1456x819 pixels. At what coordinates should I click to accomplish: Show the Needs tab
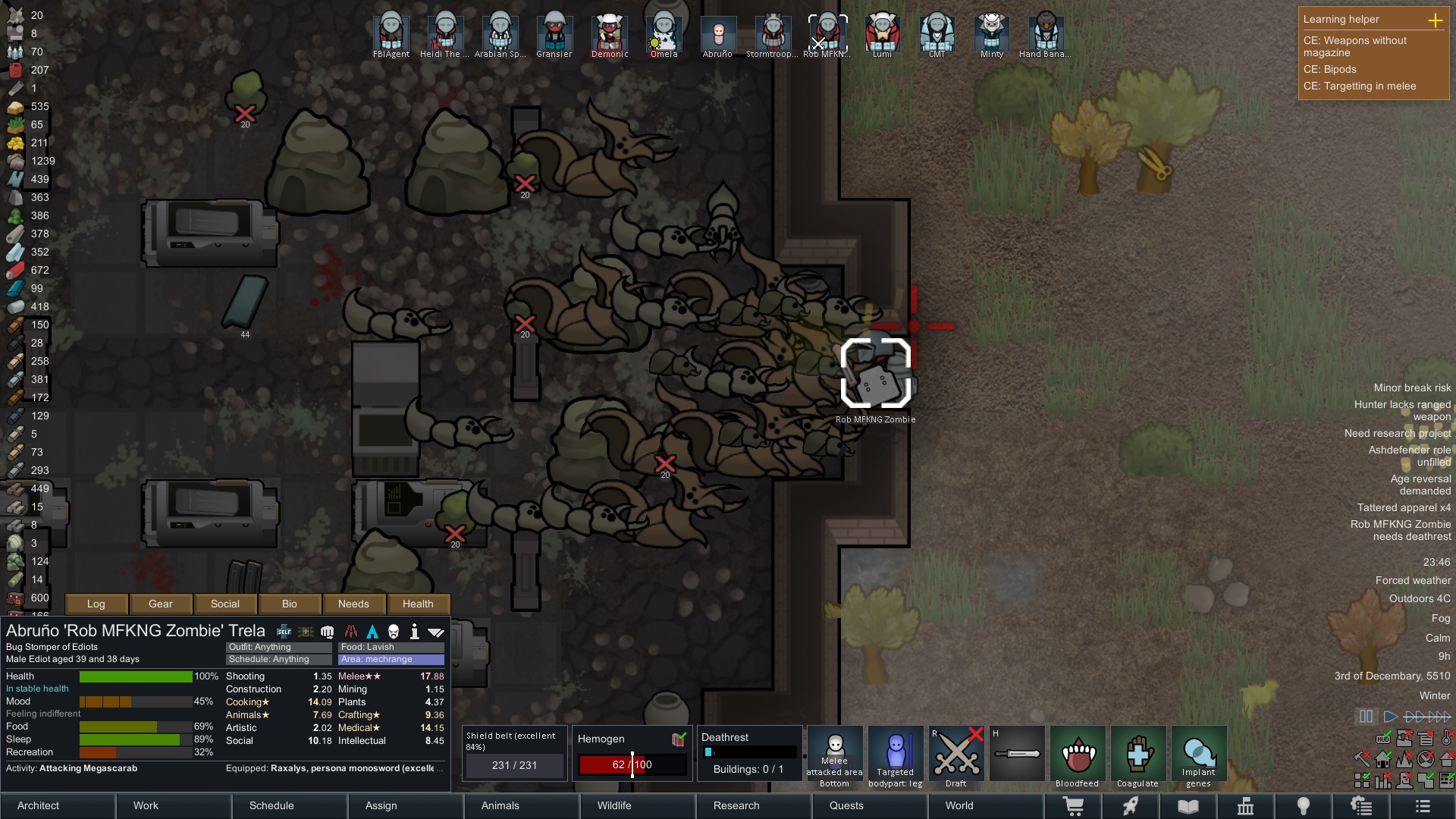353,604
